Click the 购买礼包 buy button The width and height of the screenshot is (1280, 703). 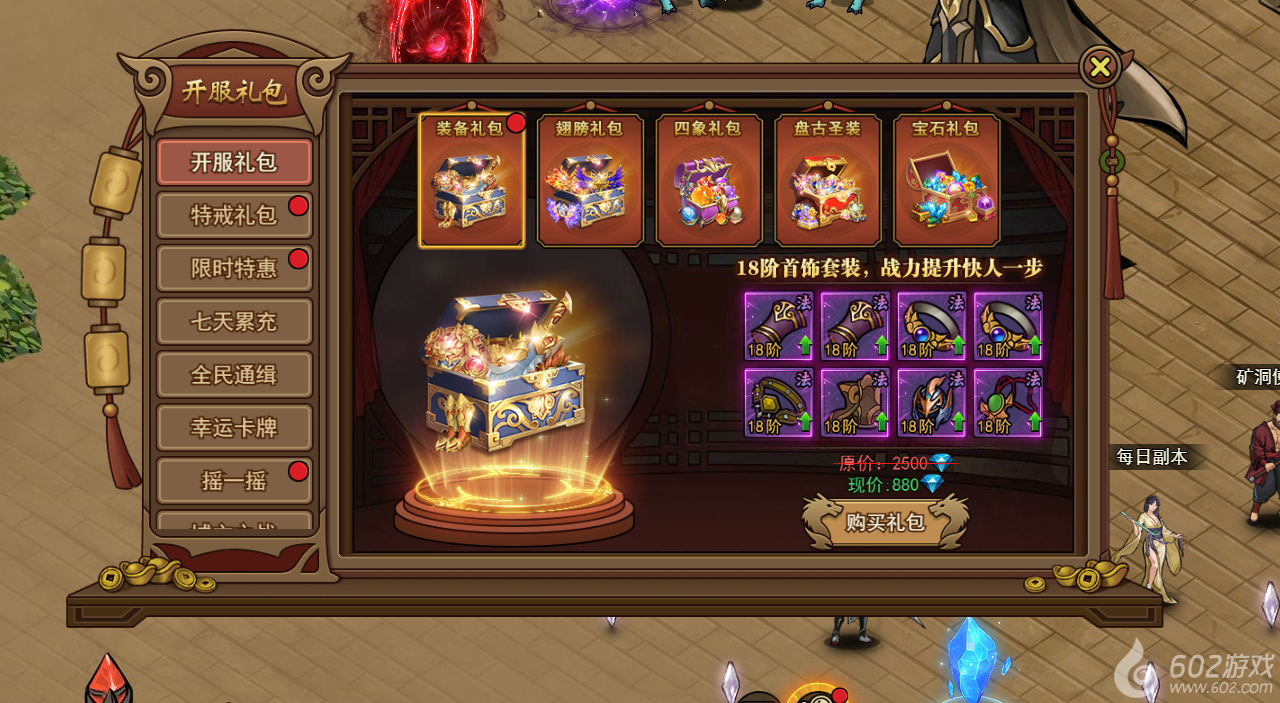[x=885, y=521]
